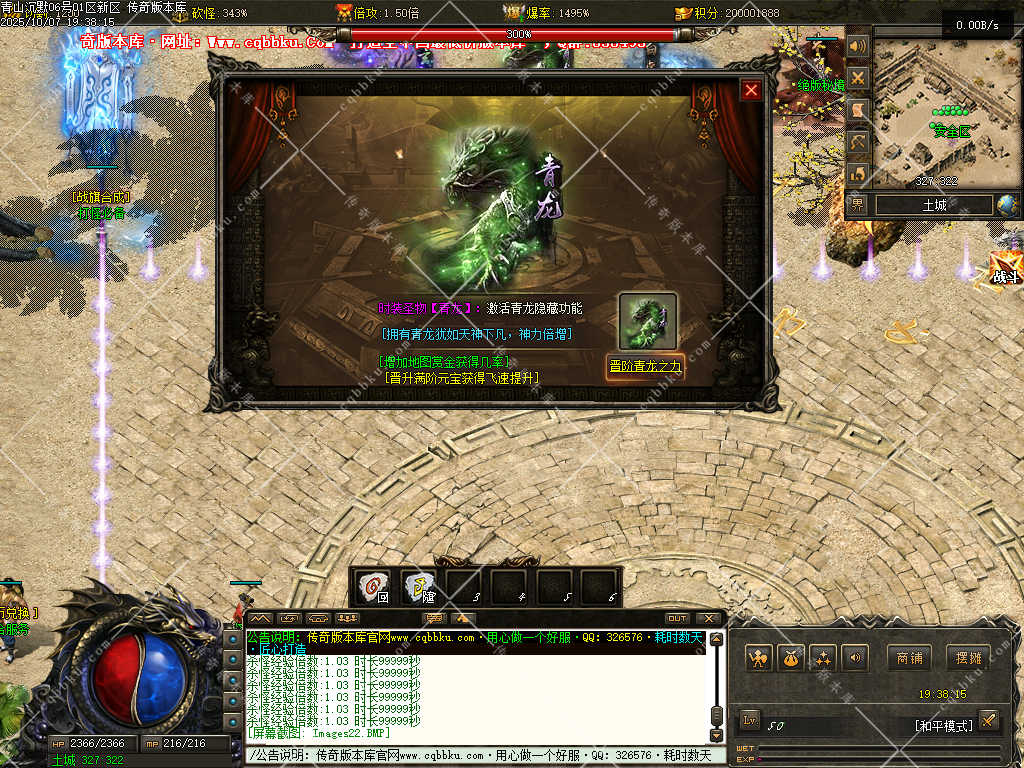The width and height of the screenshot is (1024, 768).
Task: Open the bag inventory icon
Action: pos(791,657)
